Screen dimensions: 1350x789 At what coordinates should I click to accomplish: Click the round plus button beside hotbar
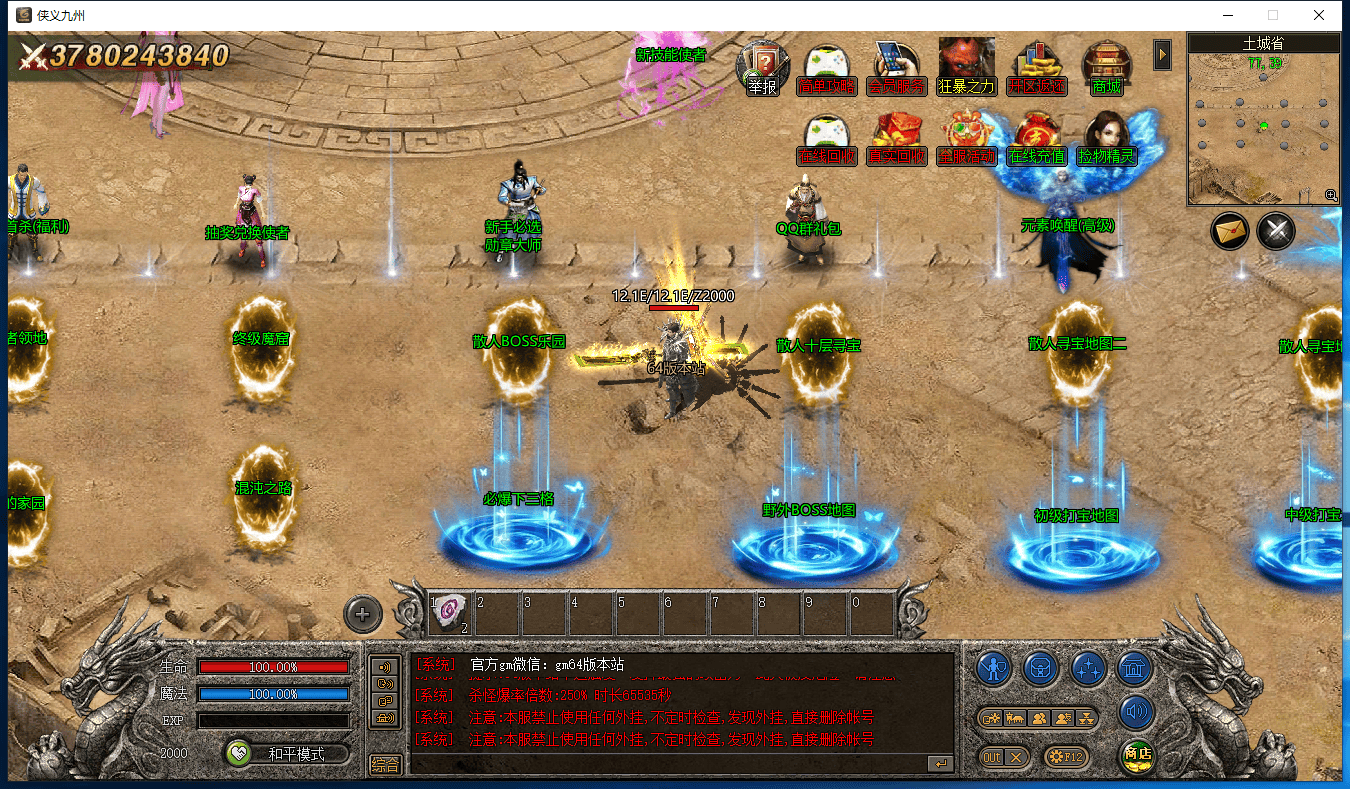pyautogui.click(x=363, y=614)
